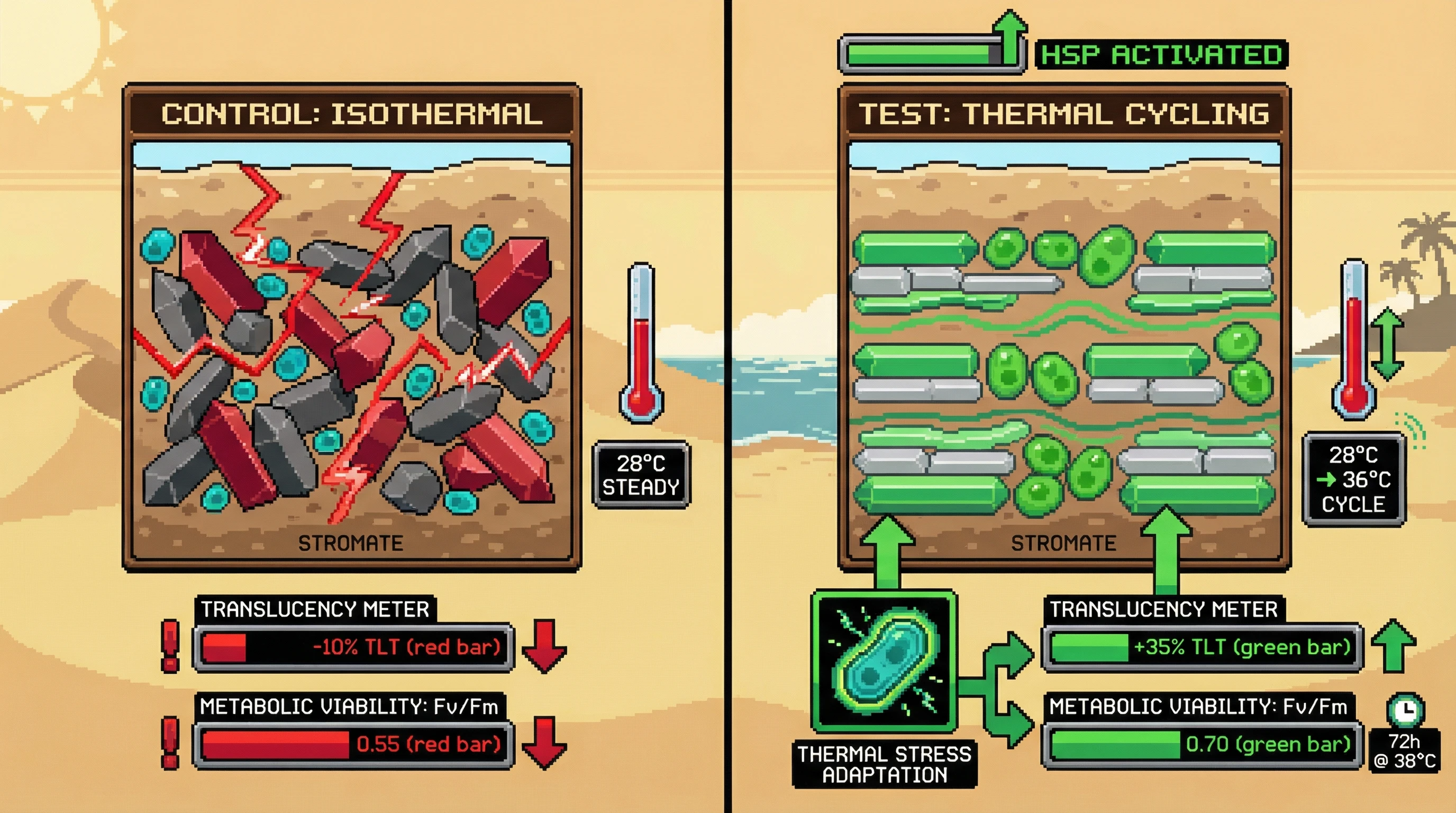Click the red warning icon beside Metabolic Viability
This screenshot has height=813, width=1456.
170,743
